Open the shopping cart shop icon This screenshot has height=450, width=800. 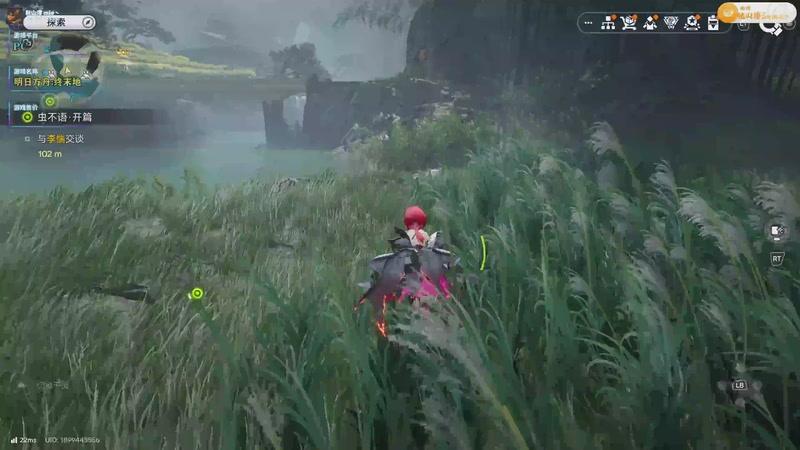(x=629, y=22)
